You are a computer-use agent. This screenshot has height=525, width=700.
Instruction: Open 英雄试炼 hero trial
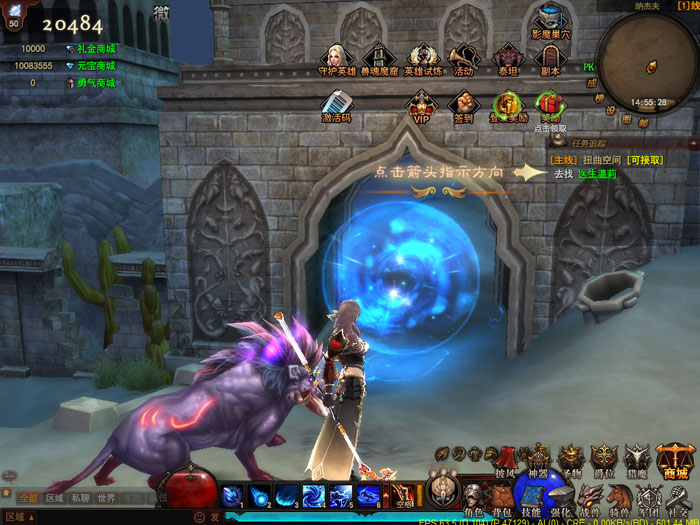(422, 58)
